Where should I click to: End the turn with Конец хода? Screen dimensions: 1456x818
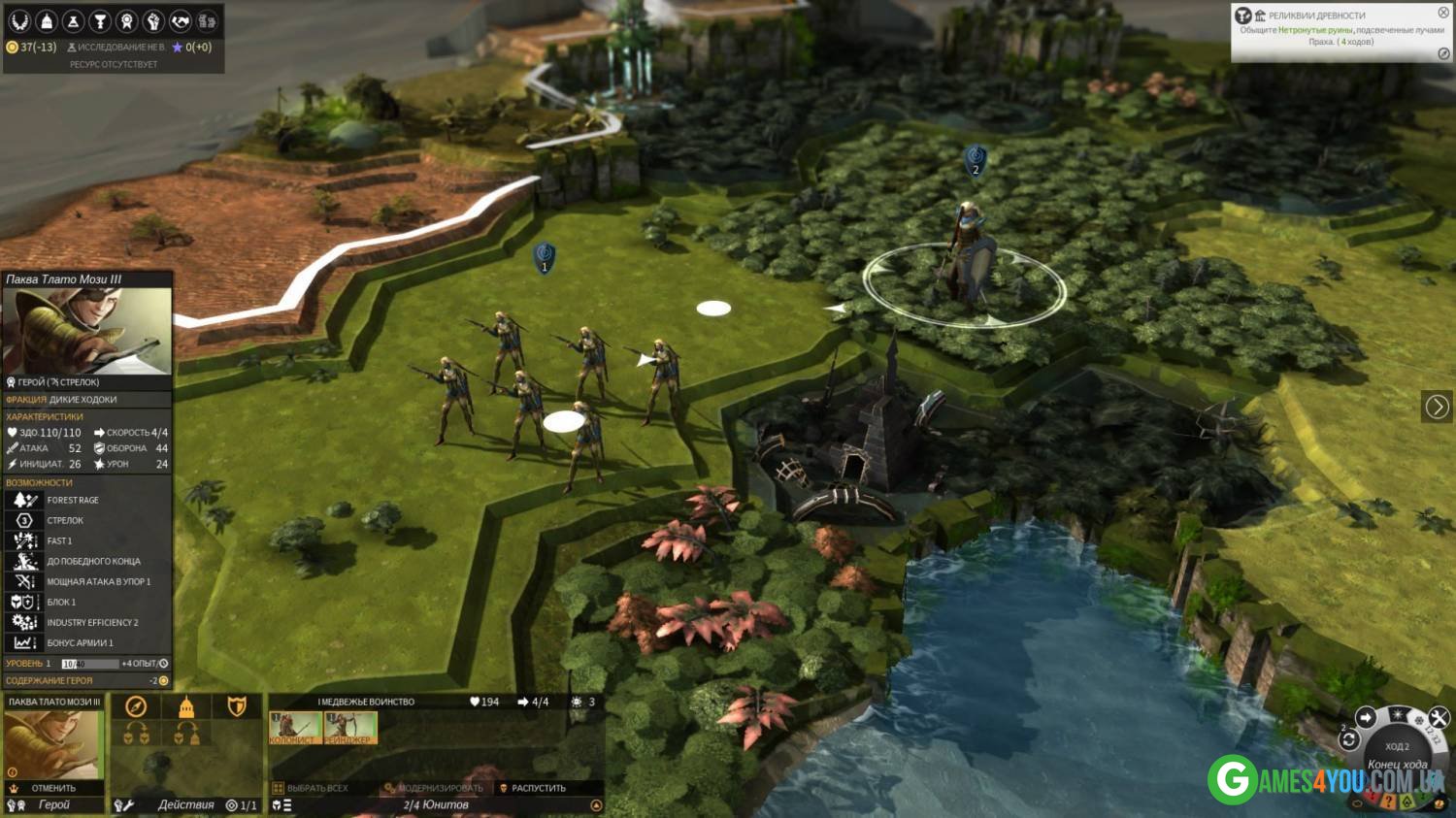1398,764
